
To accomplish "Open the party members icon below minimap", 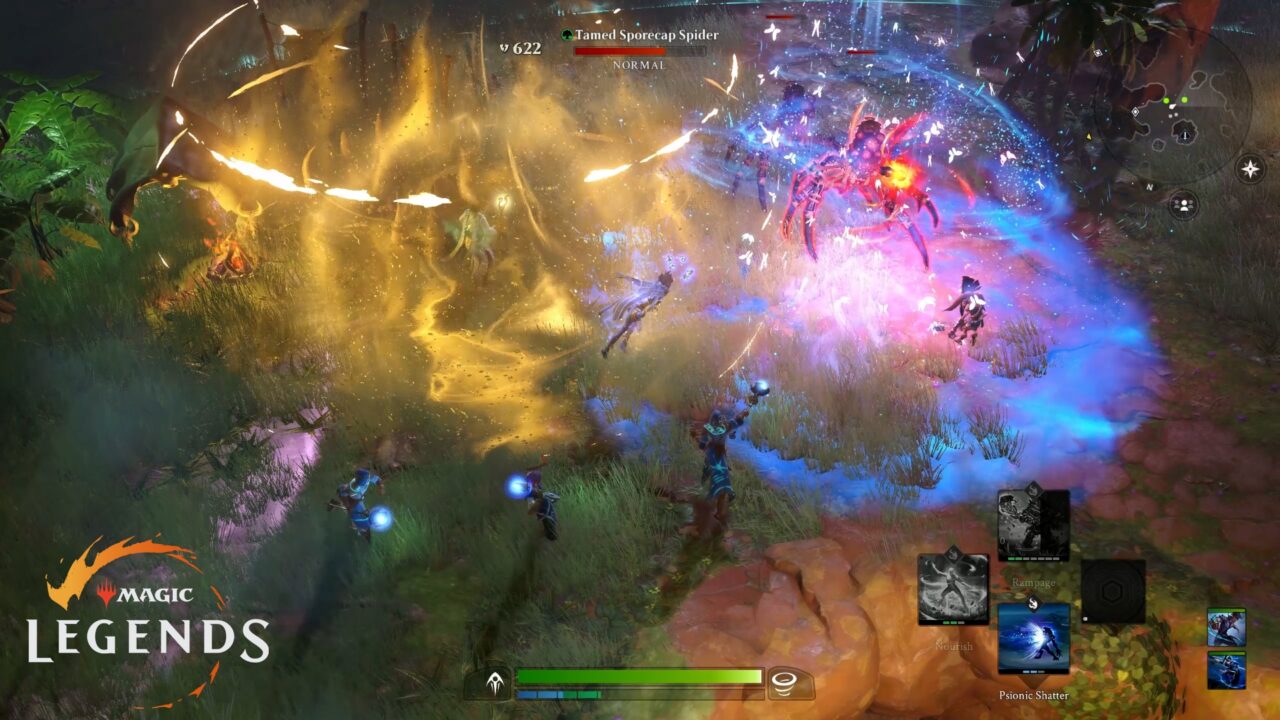I will [x=1184, y=203].
